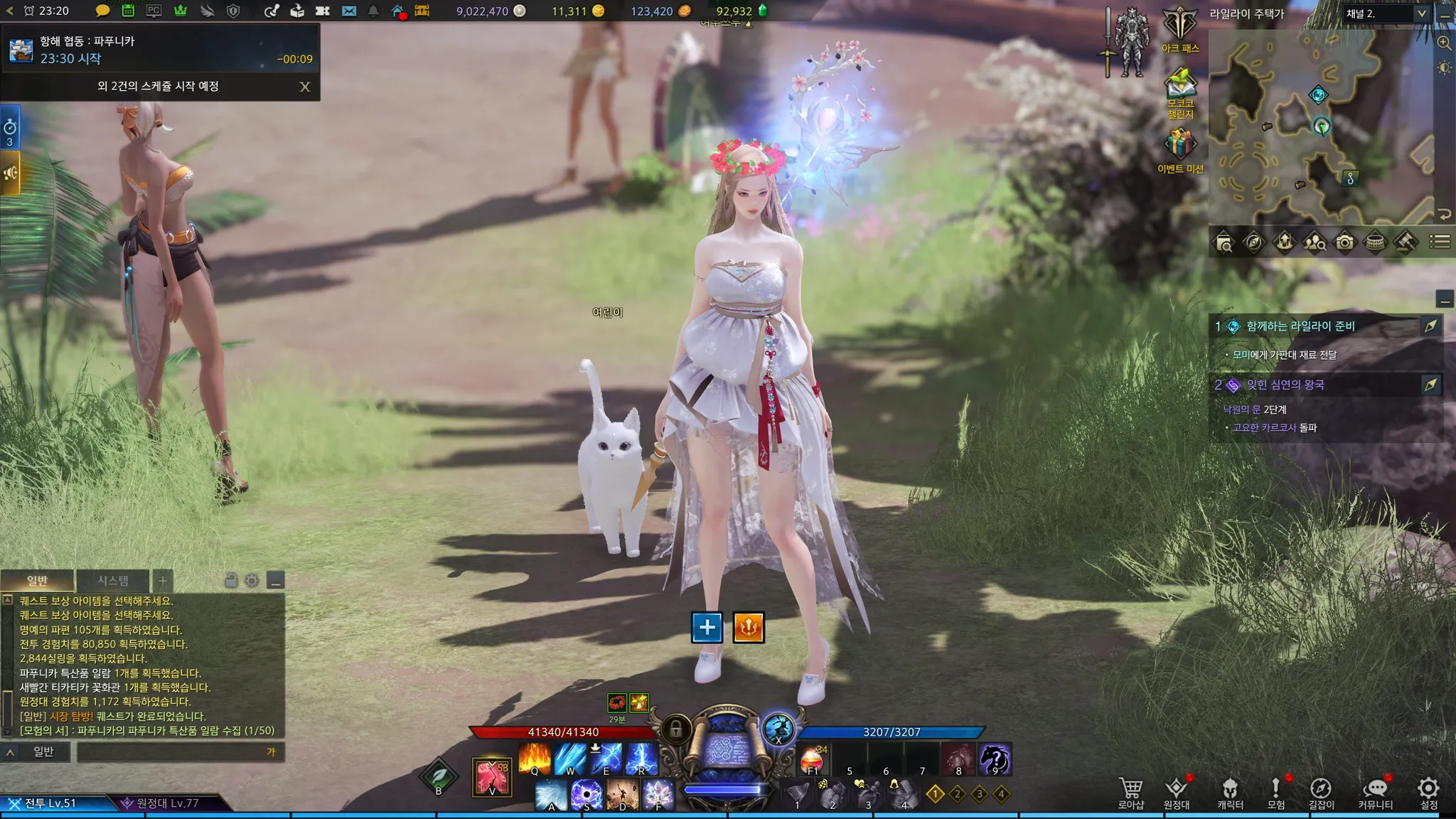This screenshot has width=1456, height=819.
Task: Open the 설정 settings gear
Action: point(1428,793)
